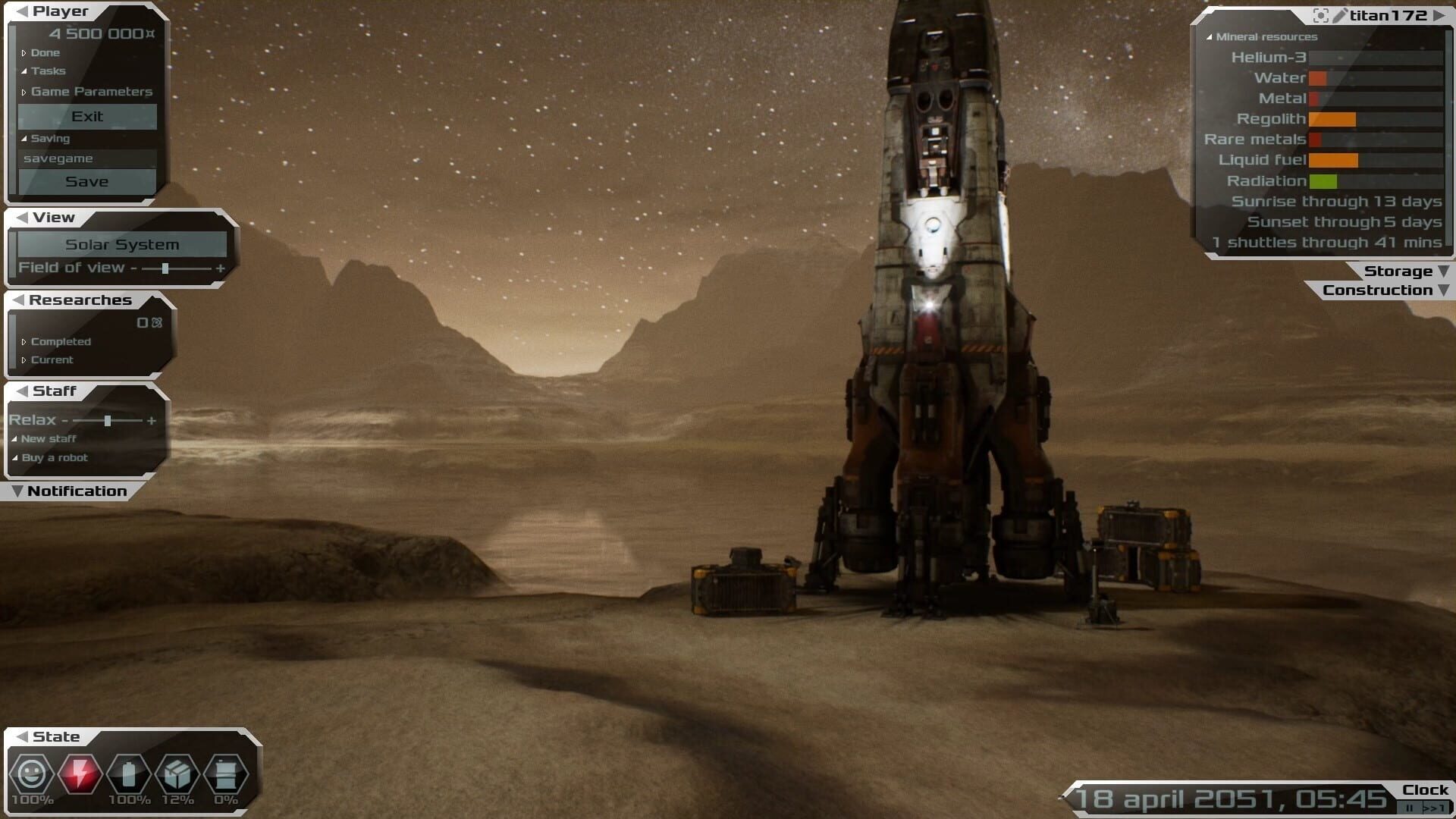Click the pencil icon to rename titan172

click(1340, 15)
